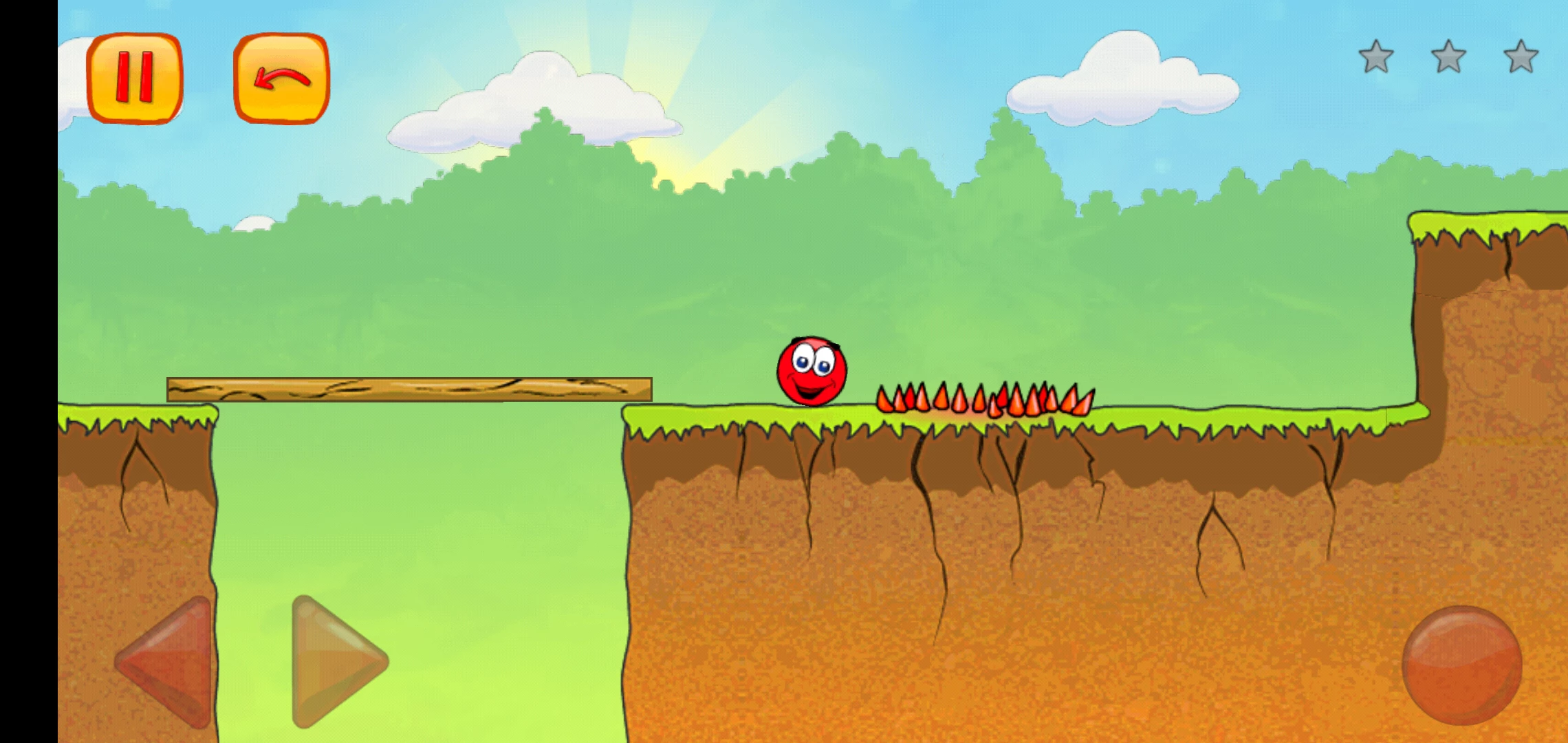Jump using the round red button
This screenshot has width=1568, height=743.
pyautogui.click(x=1461, y=665)
